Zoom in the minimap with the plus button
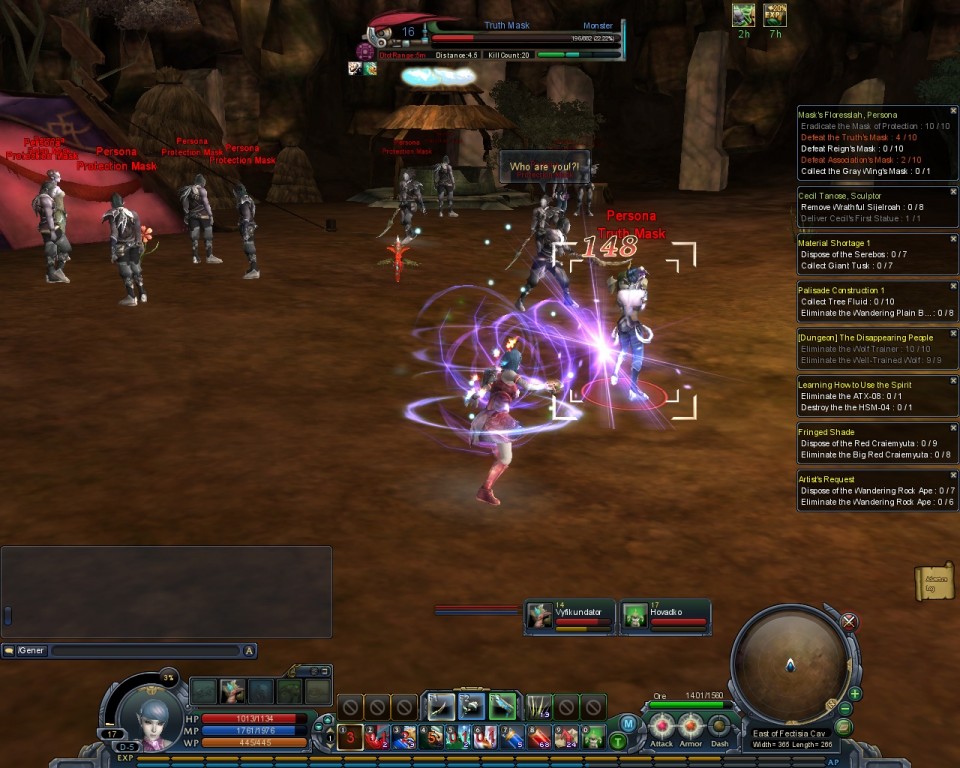This screenshot has height=768, width=960. tap(855, 694)
